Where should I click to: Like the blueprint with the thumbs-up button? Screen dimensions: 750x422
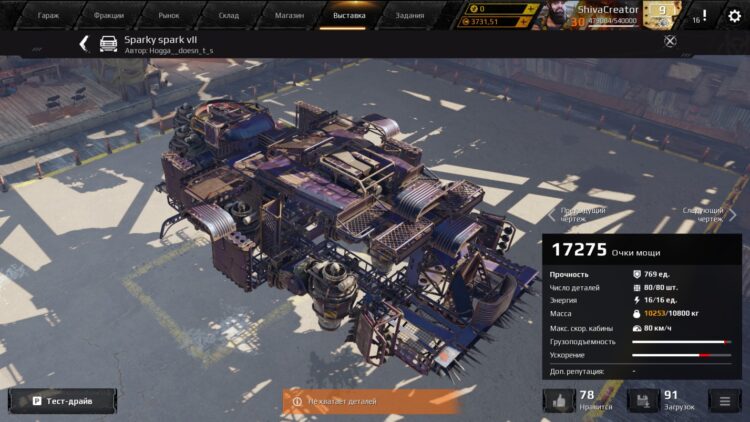point(558,401)
